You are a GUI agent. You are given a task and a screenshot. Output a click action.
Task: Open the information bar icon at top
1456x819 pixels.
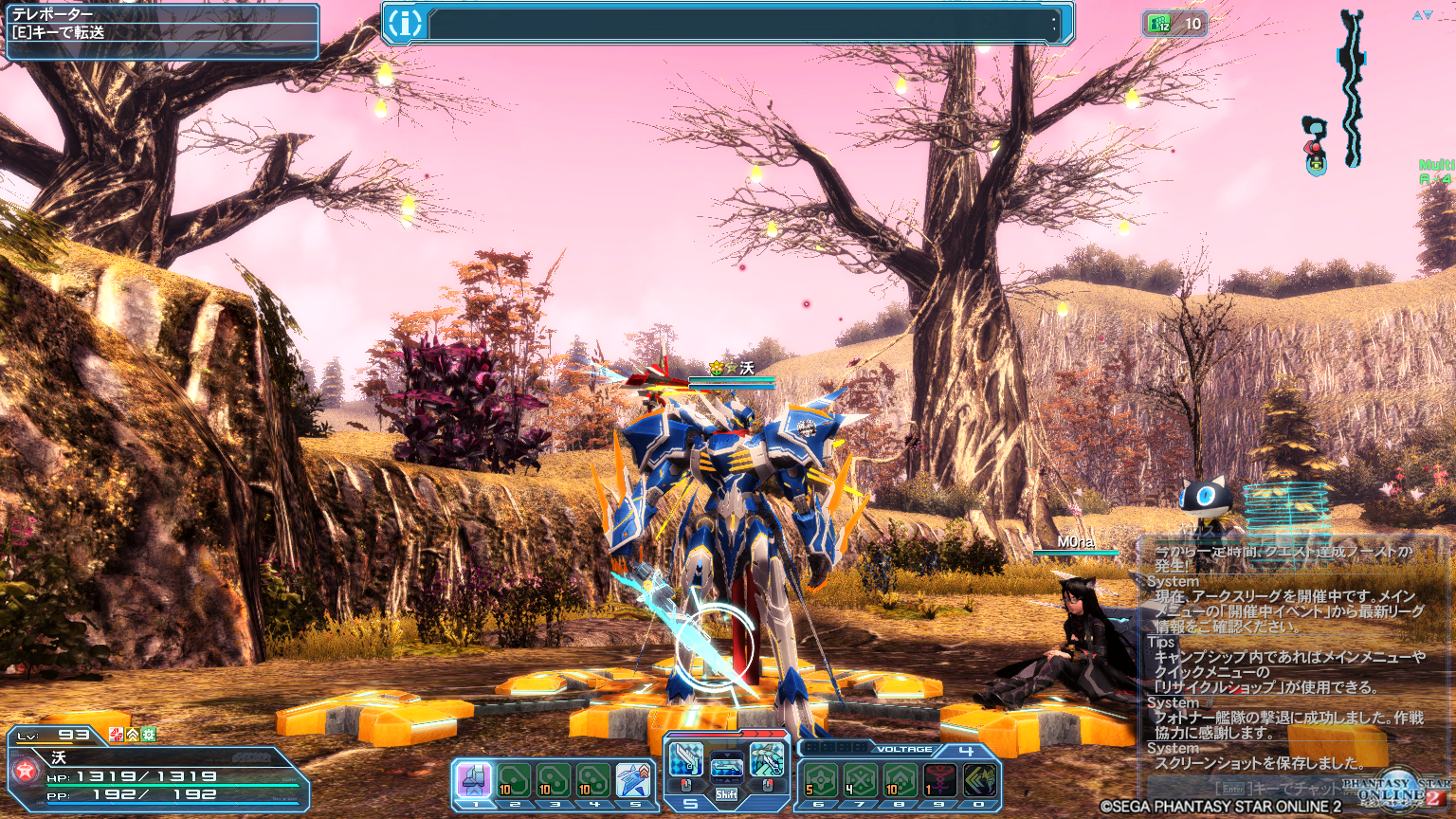point(405,24)
